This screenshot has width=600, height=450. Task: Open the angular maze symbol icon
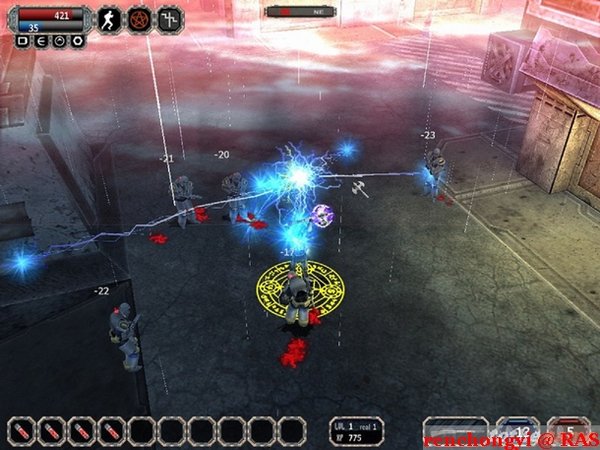(x=172, y=18)
